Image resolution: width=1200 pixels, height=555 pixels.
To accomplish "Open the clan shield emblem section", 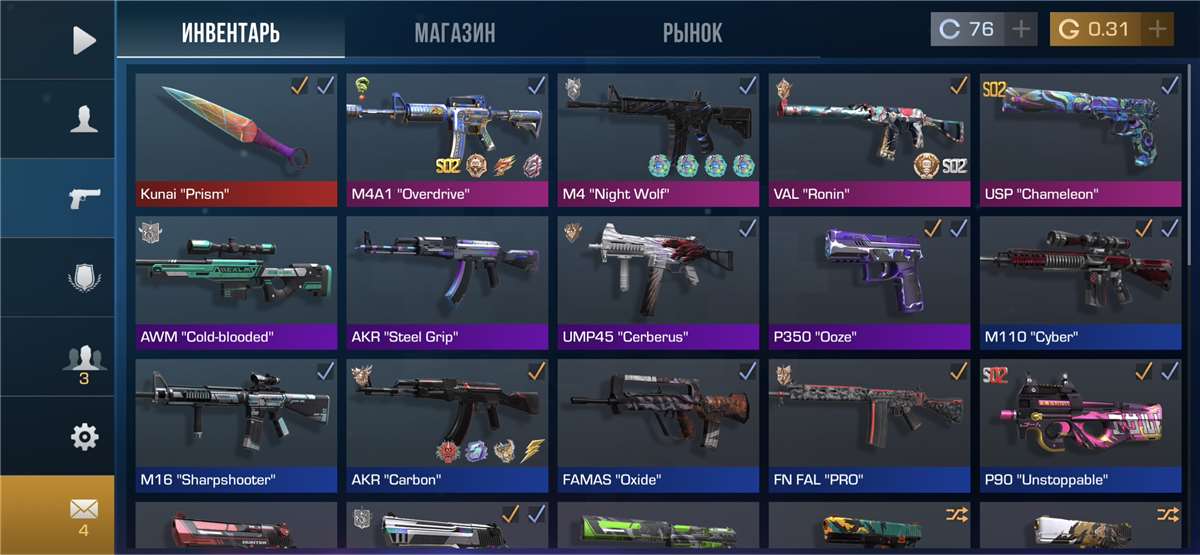I will 84,276.
